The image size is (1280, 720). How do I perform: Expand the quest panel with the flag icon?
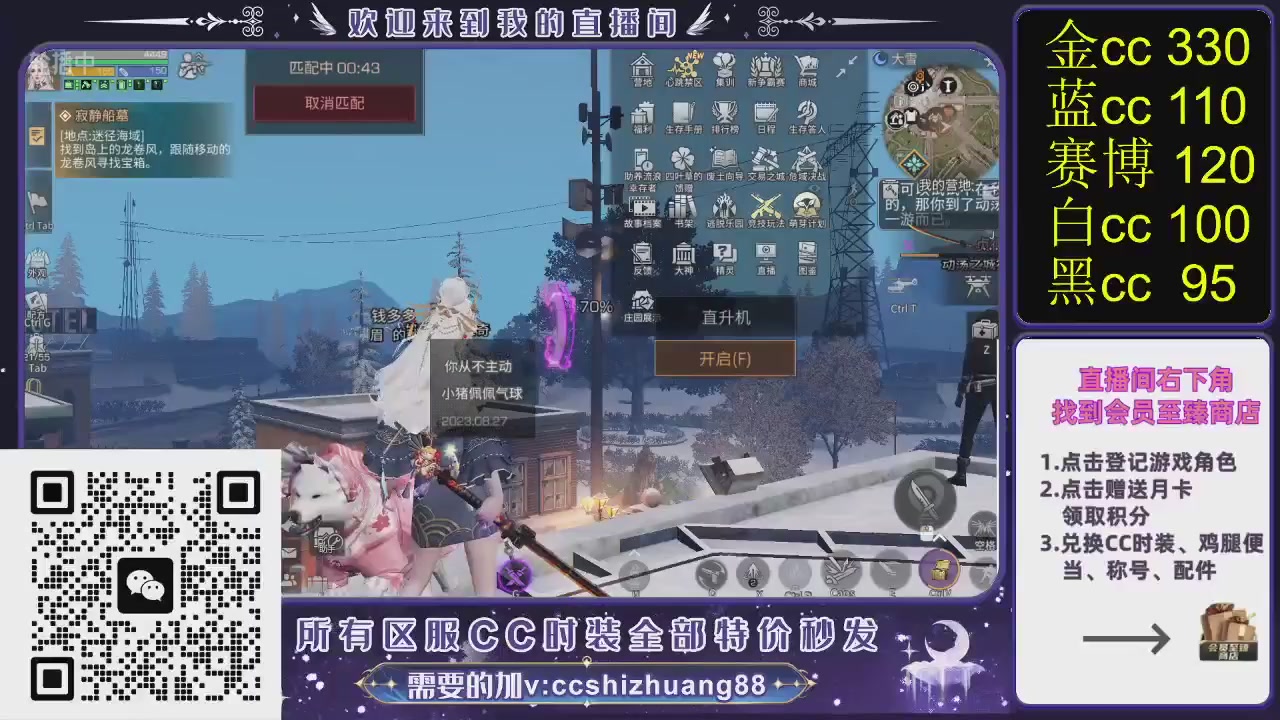point(39,201)
